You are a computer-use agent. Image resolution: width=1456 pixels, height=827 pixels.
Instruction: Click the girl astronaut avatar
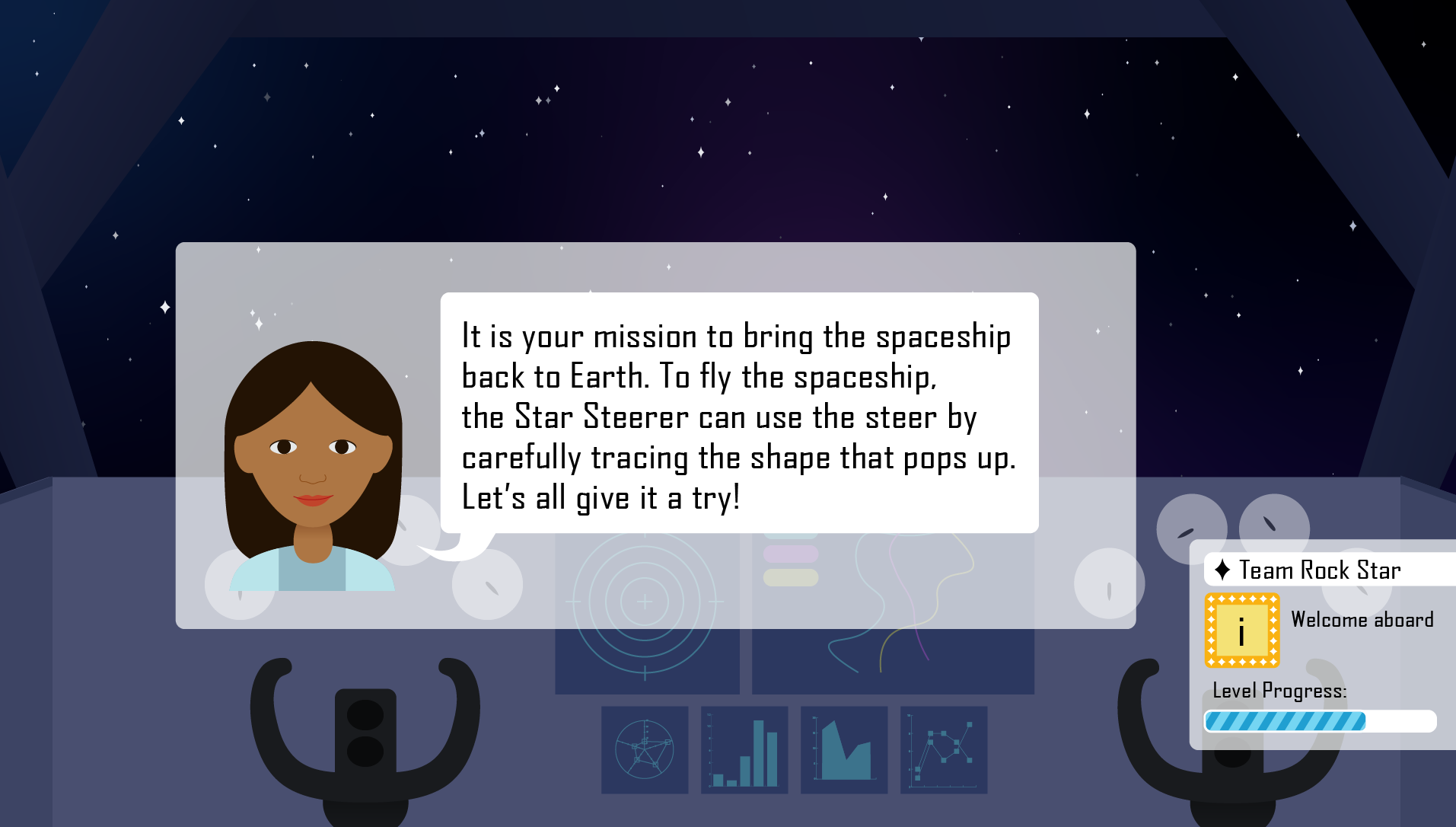(312, 472)
